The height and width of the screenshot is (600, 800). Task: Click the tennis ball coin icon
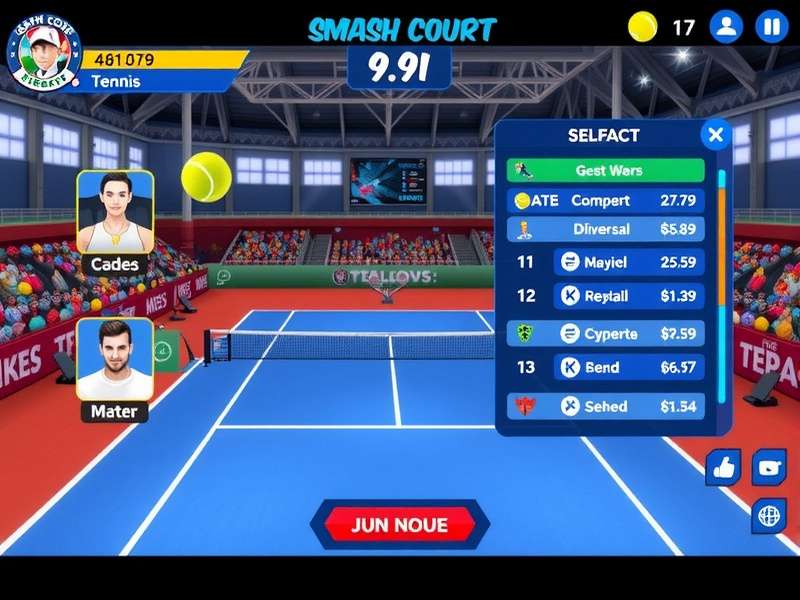click(643, 27)
